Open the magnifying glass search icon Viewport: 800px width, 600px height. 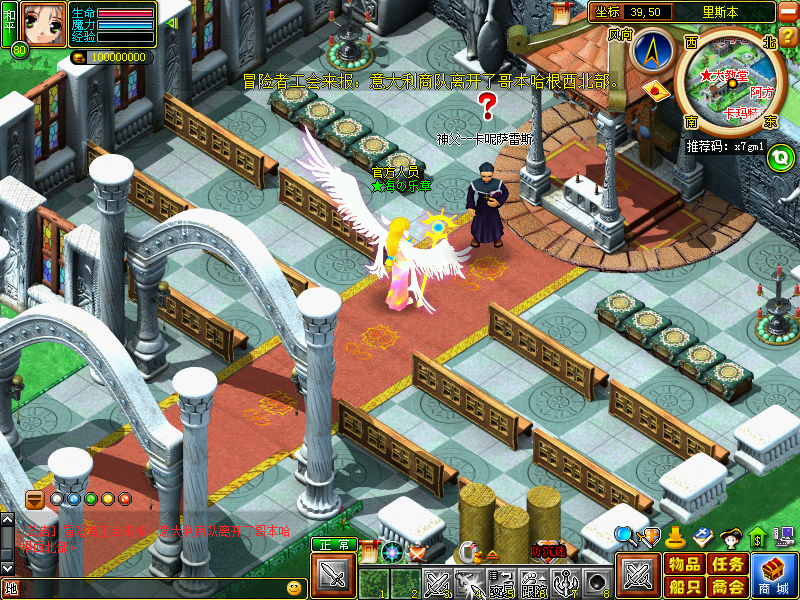tap(624, 535)
